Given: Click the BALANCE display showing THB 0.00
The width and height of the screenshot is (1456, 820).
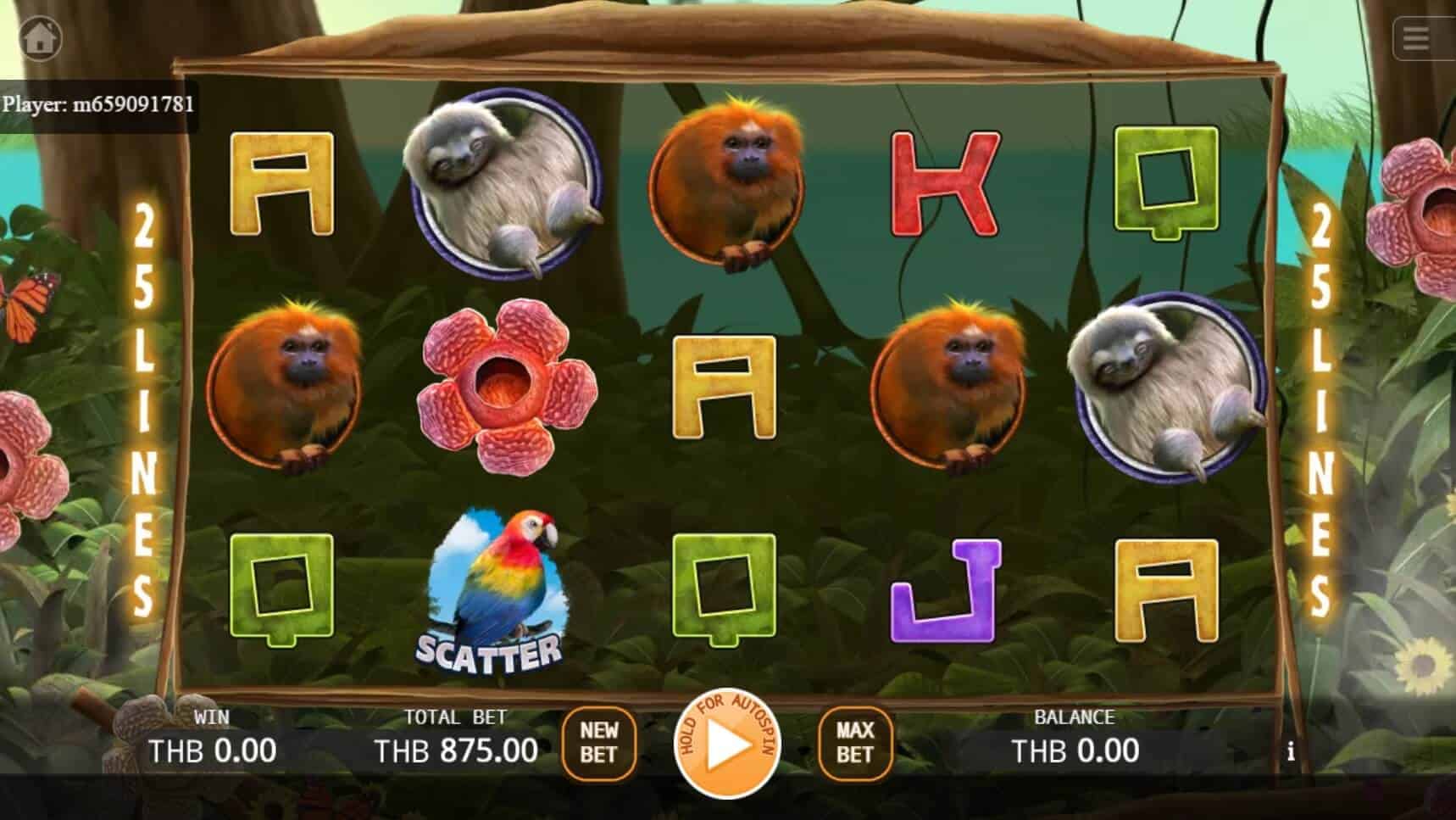Looking at the screenshot, I should tap(1075, 750).
